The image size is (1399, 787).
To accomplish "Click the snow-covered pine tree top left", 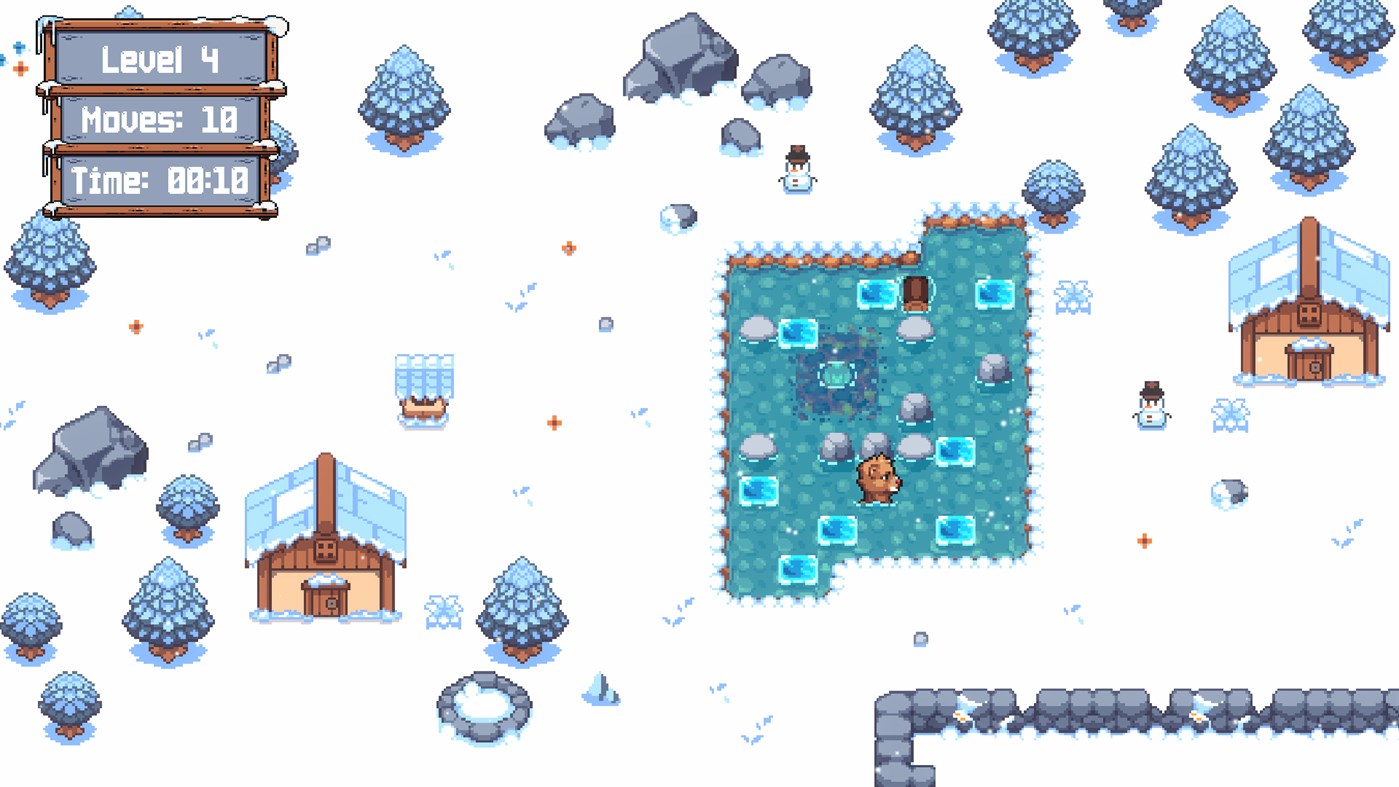I will pos(405,90).
